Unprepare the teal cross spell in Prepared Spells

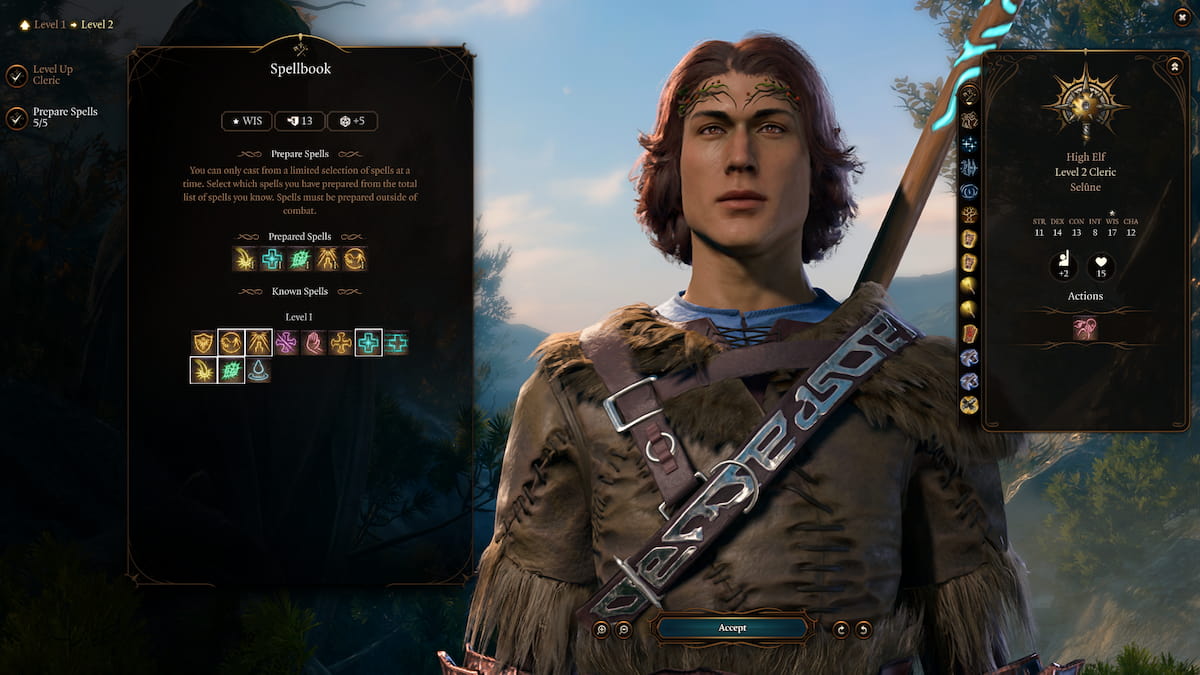(272, 259)
